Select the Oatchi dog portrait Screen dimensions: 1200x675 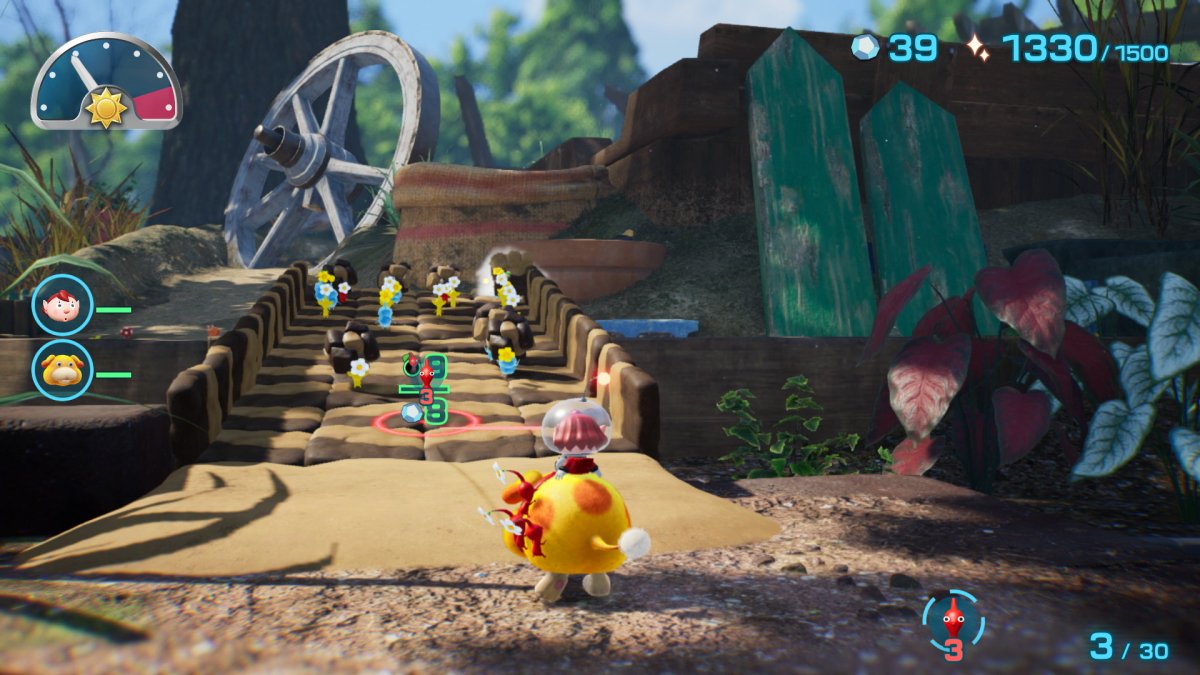[62, 369]
